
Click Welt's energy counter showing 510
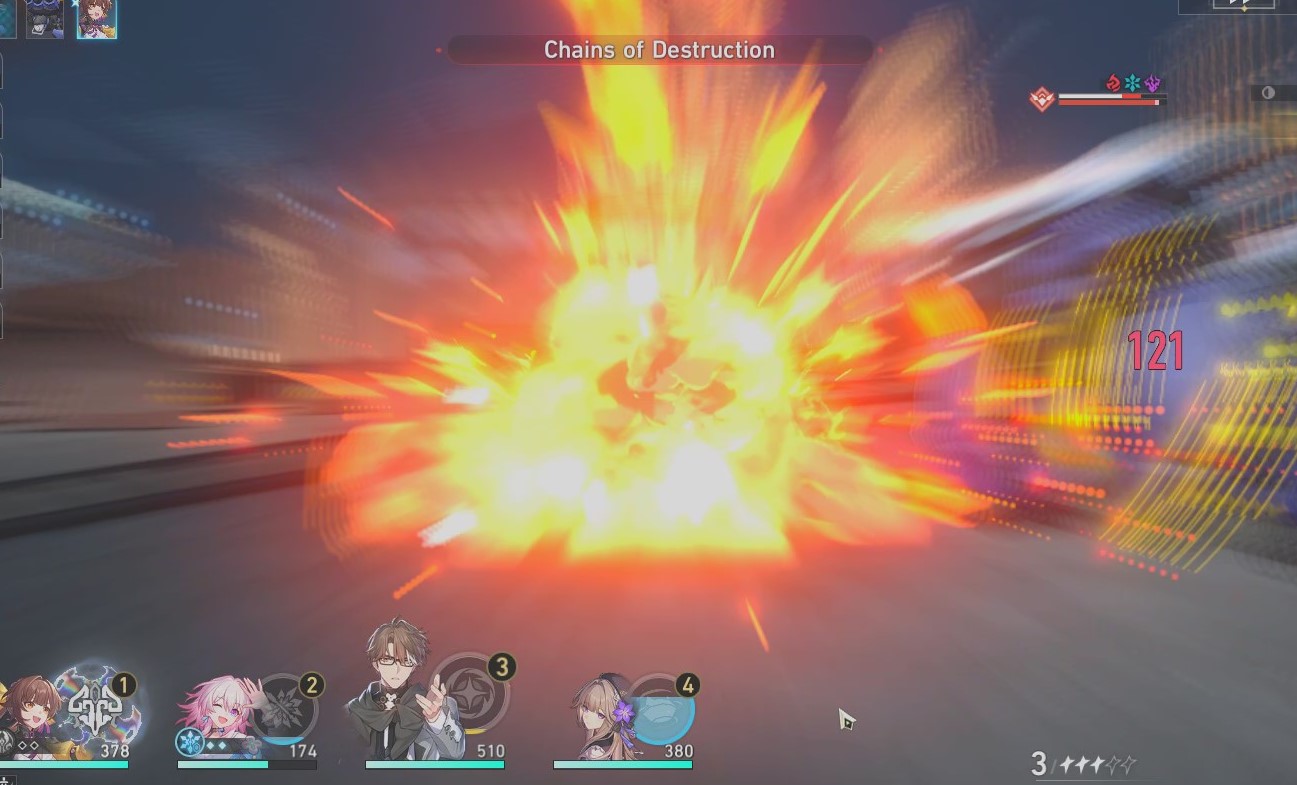click(492, 750)
